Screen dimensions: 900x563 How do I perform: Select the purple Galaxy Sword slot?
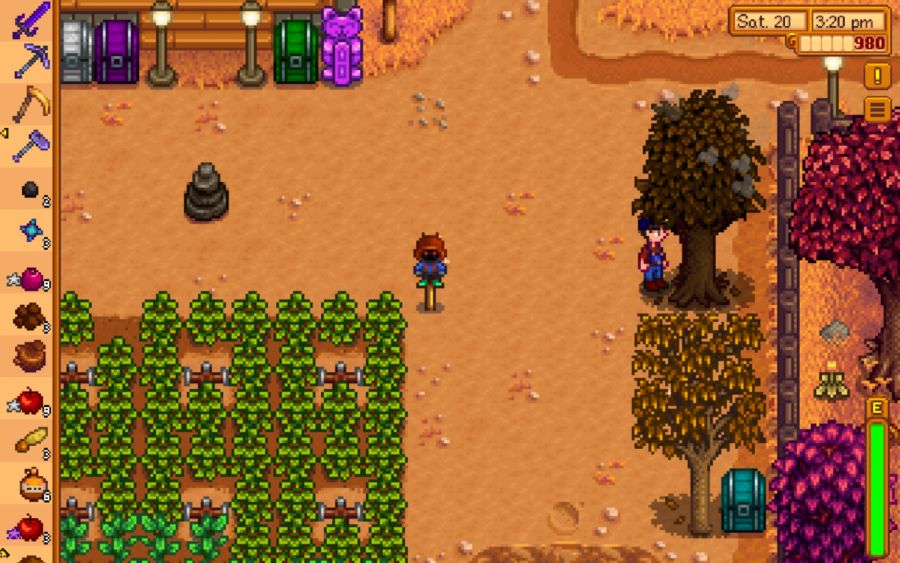(29, 20)
